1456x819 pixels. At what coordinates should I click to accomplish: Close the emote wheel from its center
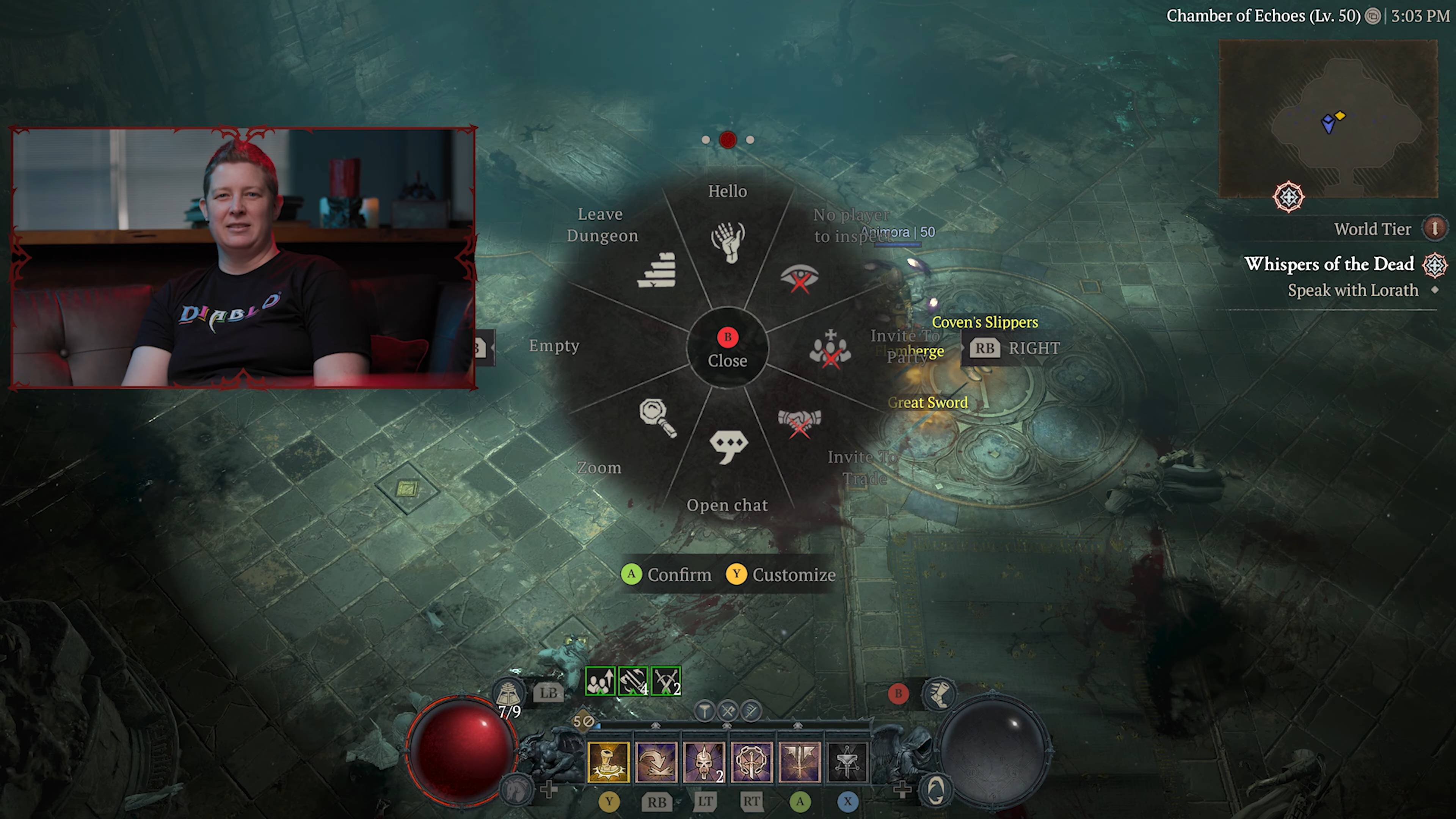728,348
